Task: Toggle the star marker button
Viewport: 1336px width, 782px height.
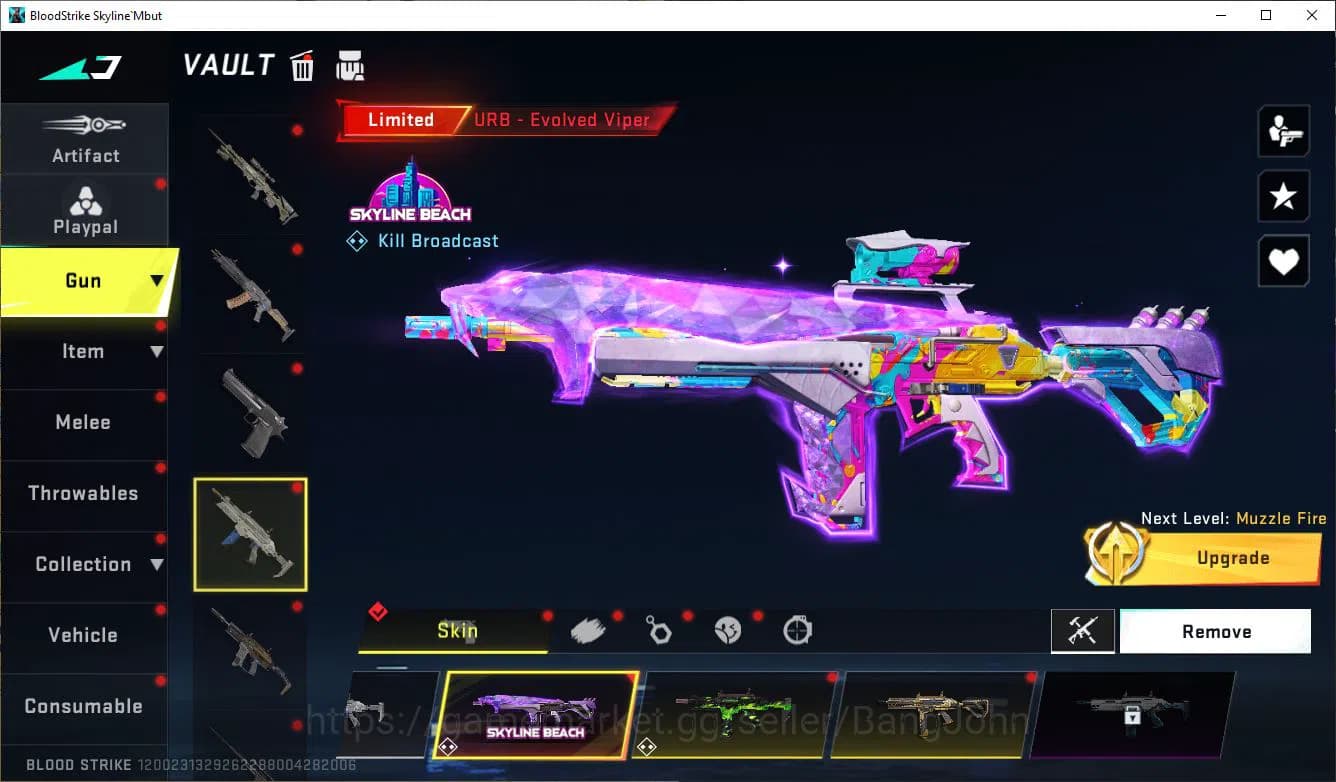Action: pos(1284,196)
